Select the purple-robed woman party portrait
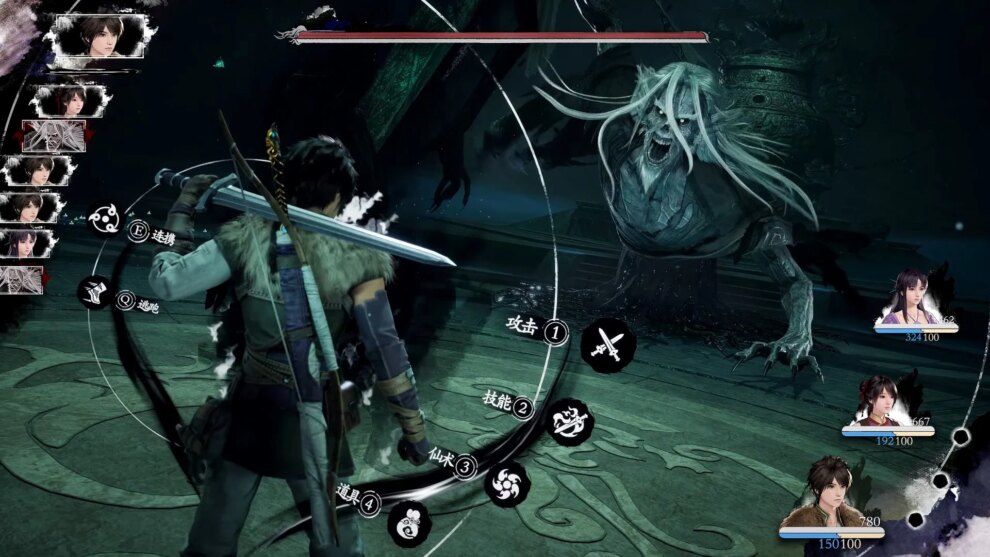 [x=911, y=297]
